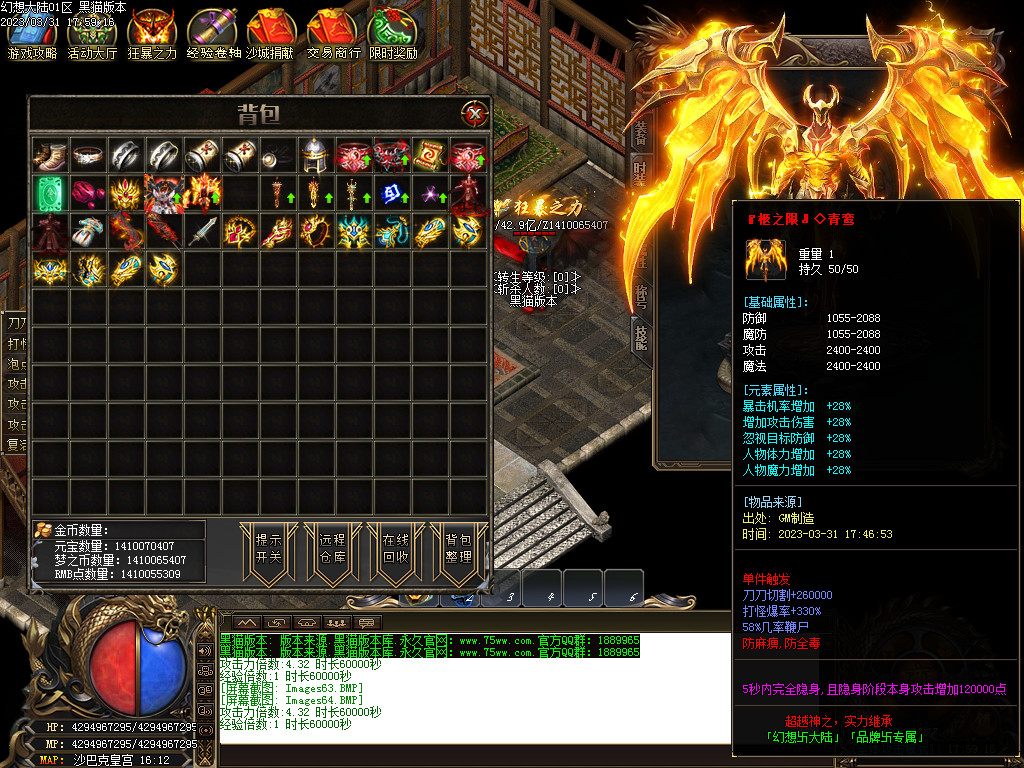This screenshot has height=768, width=1024.
Task: Open the 限时奖励 timed rewards
Action: tap(393, 34)
